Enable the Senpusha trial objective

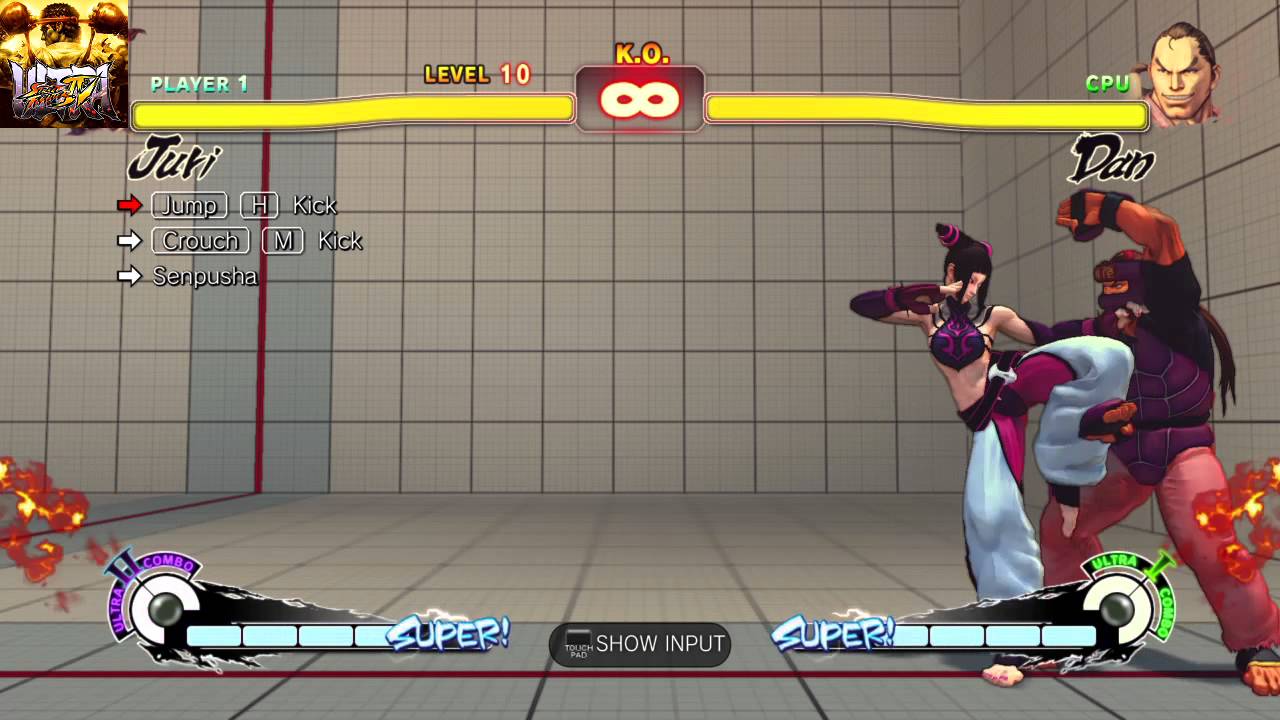tap(204, 276)
